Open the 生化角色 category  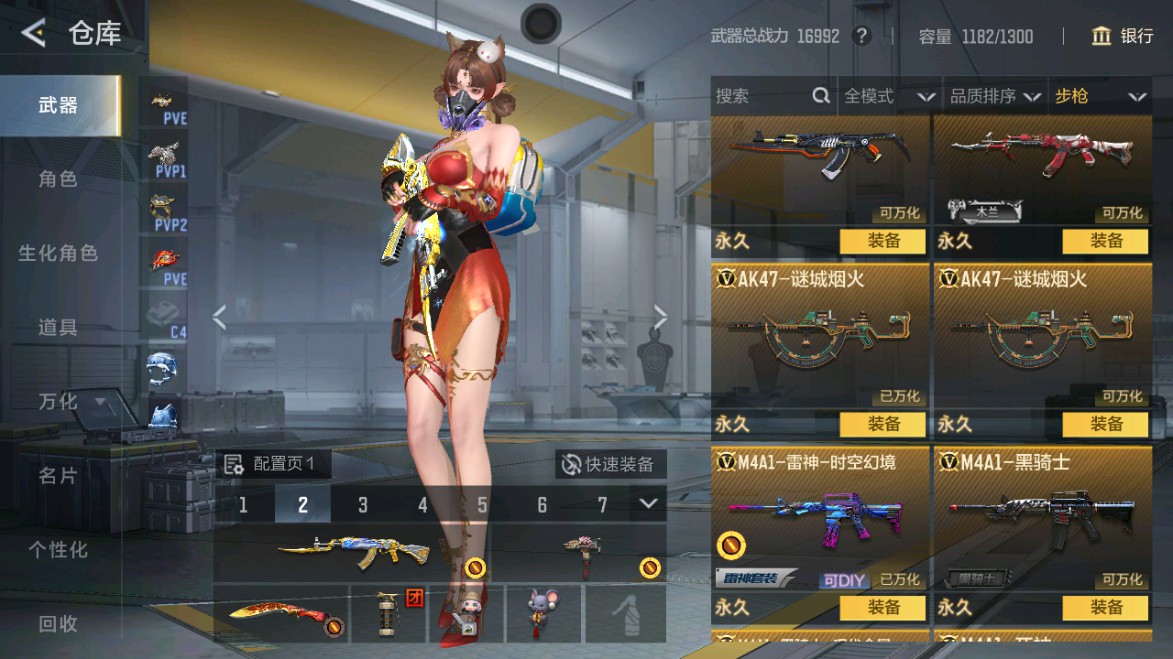pyautogui.click(x=58, y=253)
